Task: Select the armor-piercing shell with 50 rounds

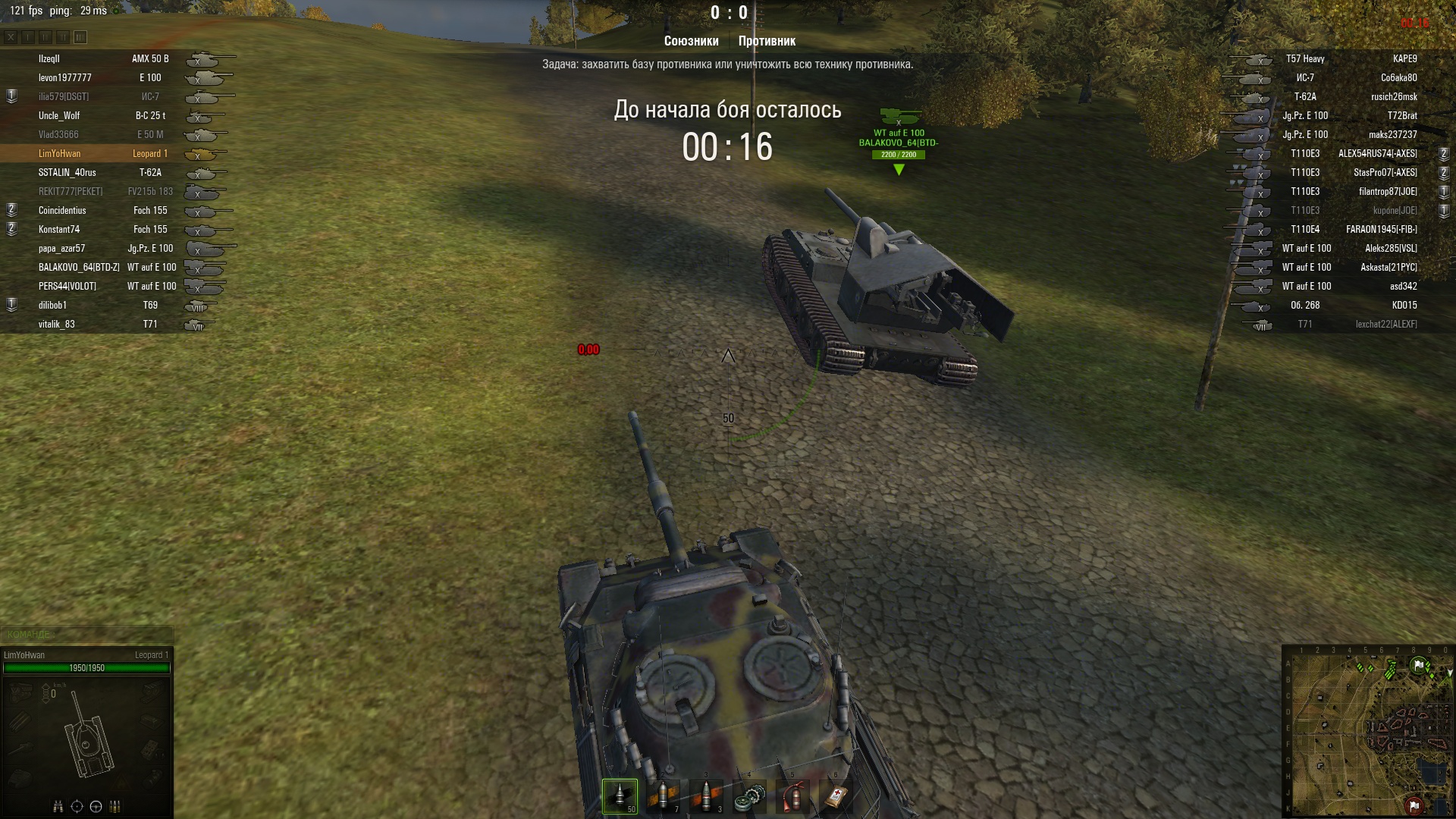Action: (x=620, y=795)
